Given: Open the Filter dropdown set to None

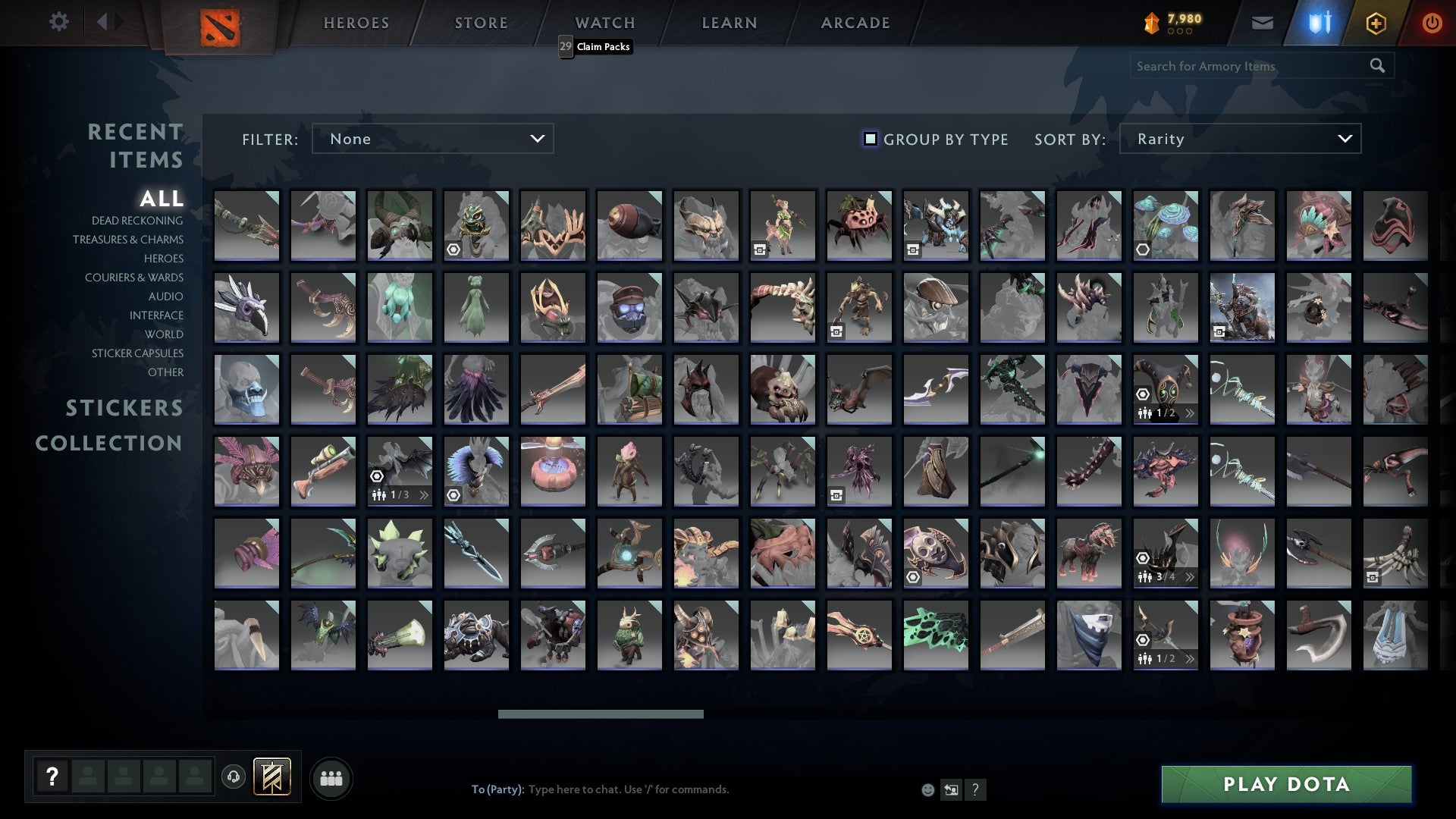Looking at the screenshot, I should 432,139.
